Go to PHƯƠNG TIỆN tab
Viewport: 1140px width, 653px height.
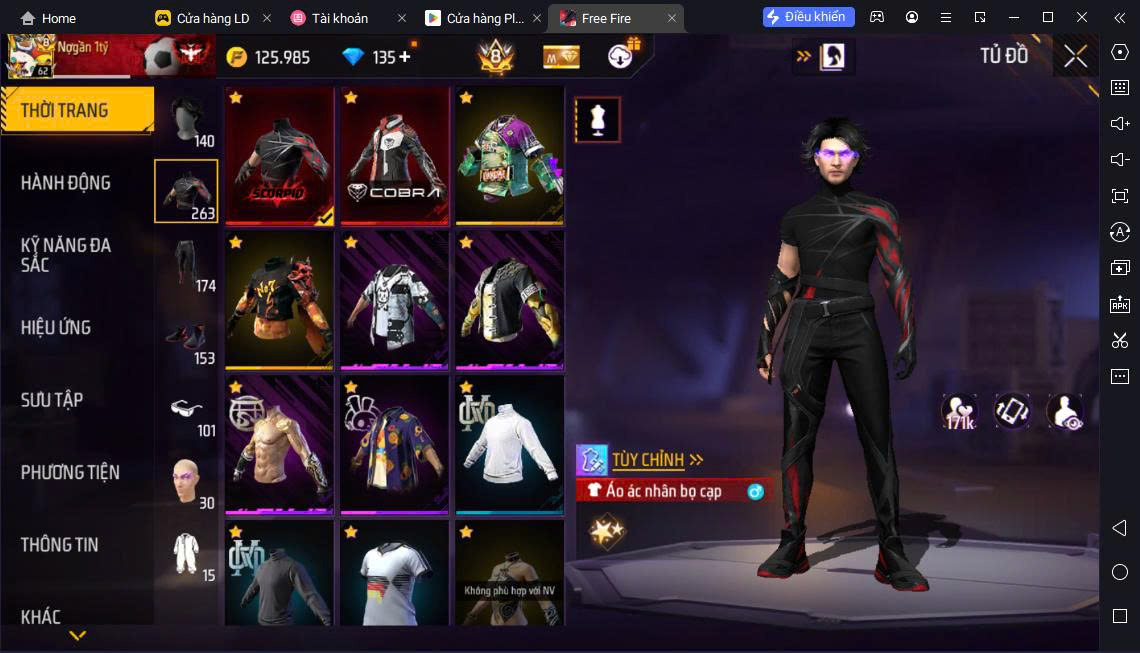pos(70,472)
